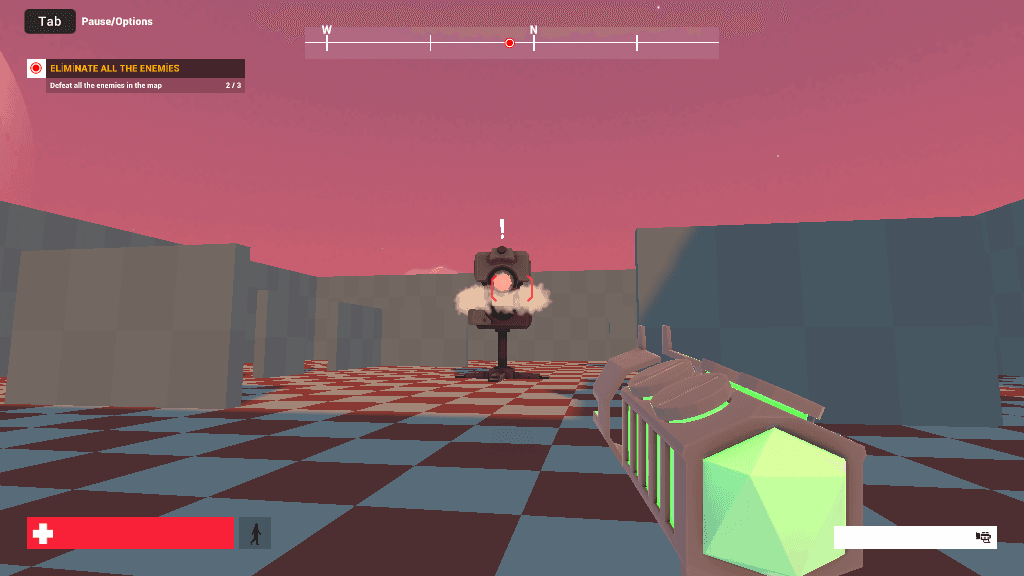Click the red objective target icon
Screen dimensions: 1024x576
[36, 68]
